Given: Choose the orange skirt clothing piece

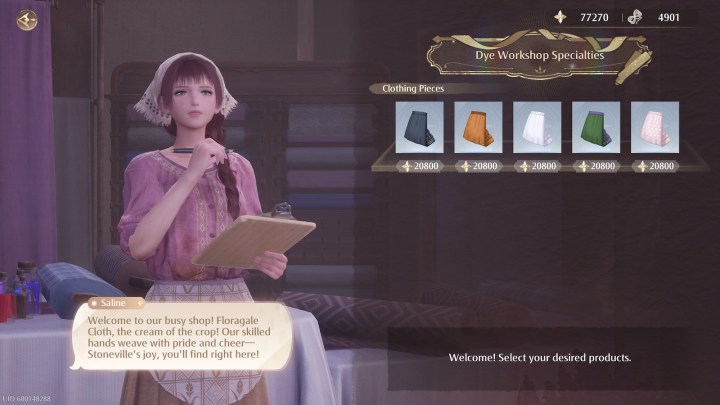Looking at the screenshot, I should 478,127.
